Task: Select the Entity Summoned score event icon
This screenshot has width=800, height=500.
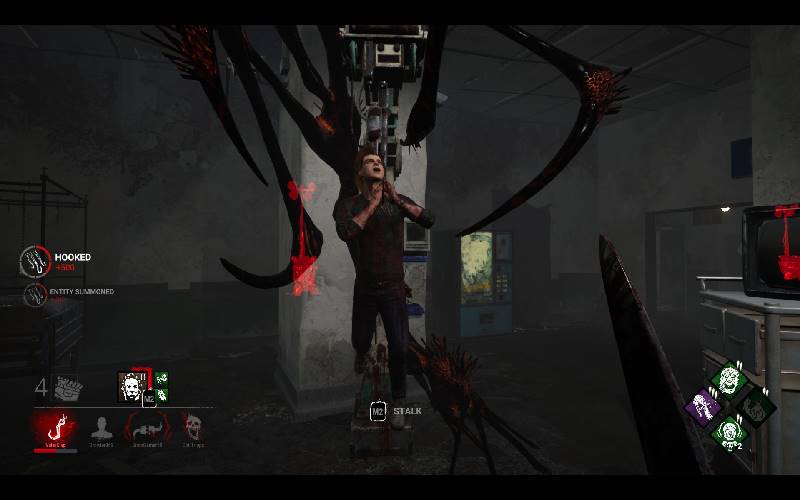Action: coord(33,293)
